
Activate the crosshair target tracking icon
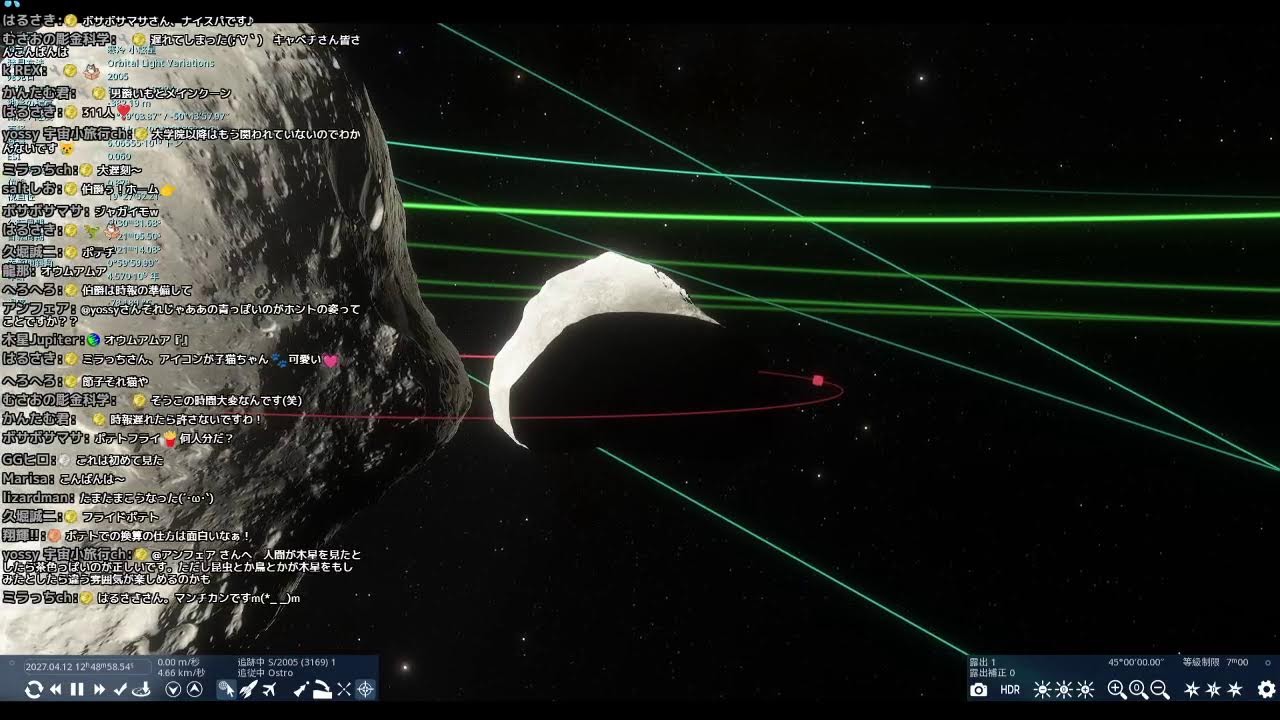click(365, 689)
